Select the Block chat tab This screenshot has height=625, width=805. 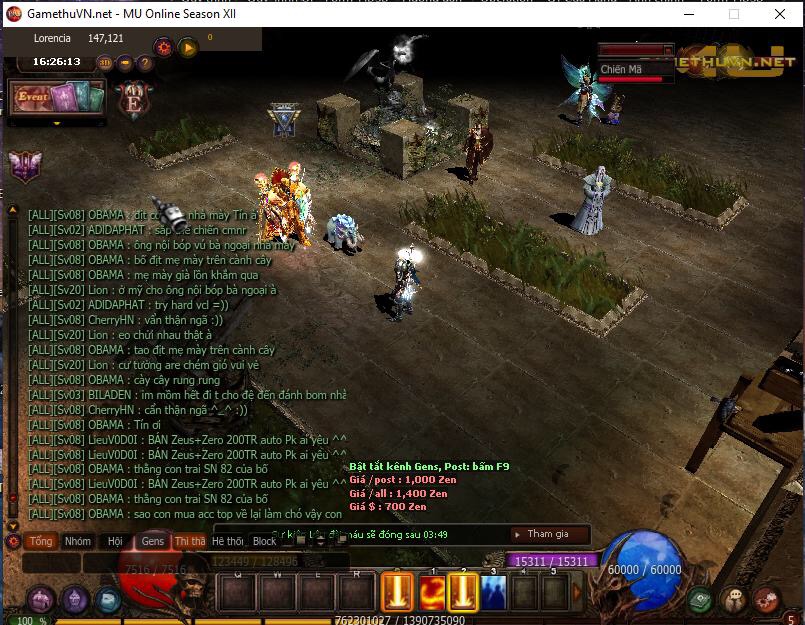(x=264, y=541)
